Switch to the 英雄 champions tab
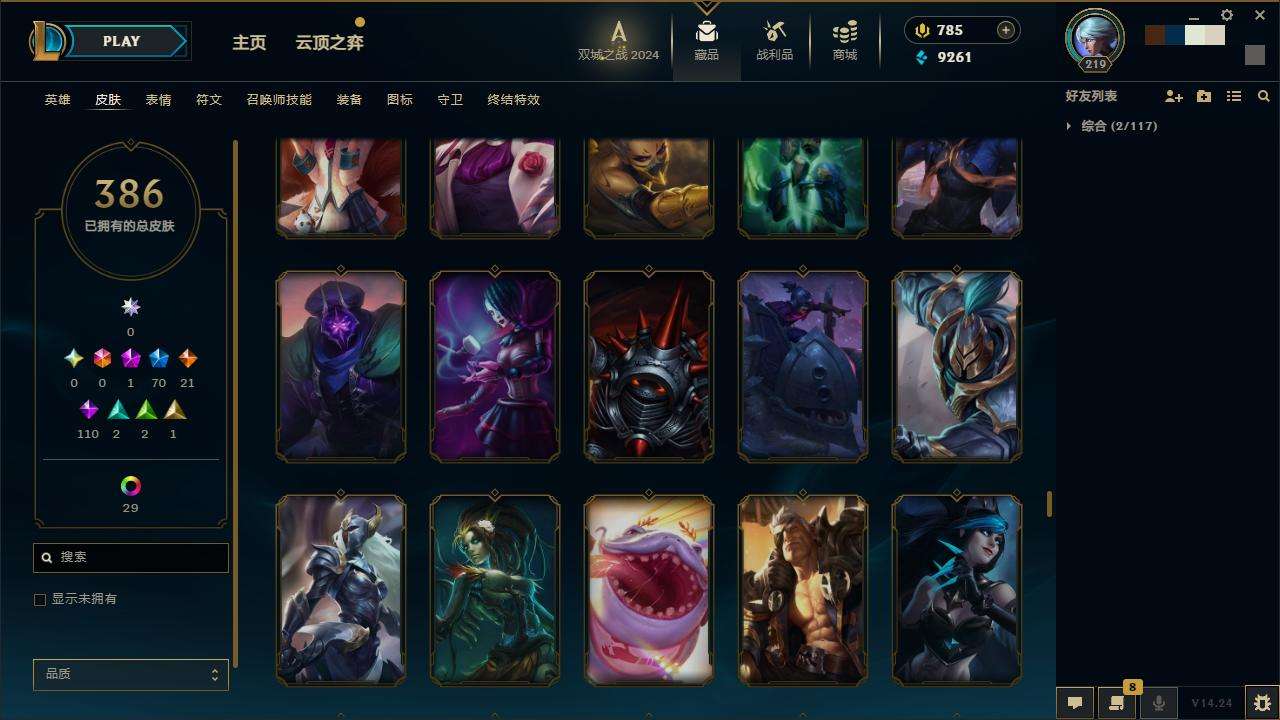 coord(57,100)
